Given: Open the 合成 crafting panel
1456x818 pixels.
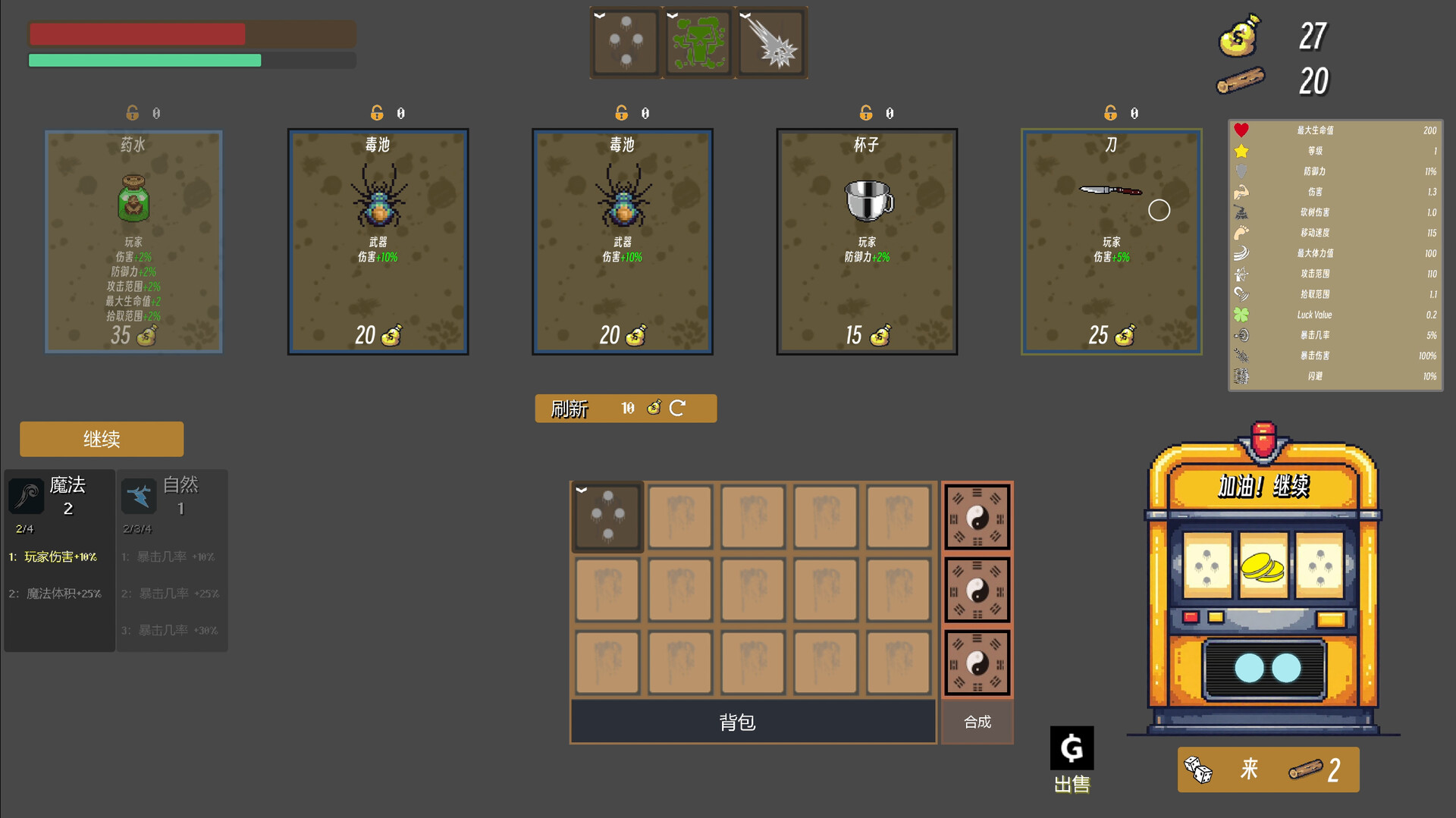Looking at the screenshot, I should click(977, 722).
